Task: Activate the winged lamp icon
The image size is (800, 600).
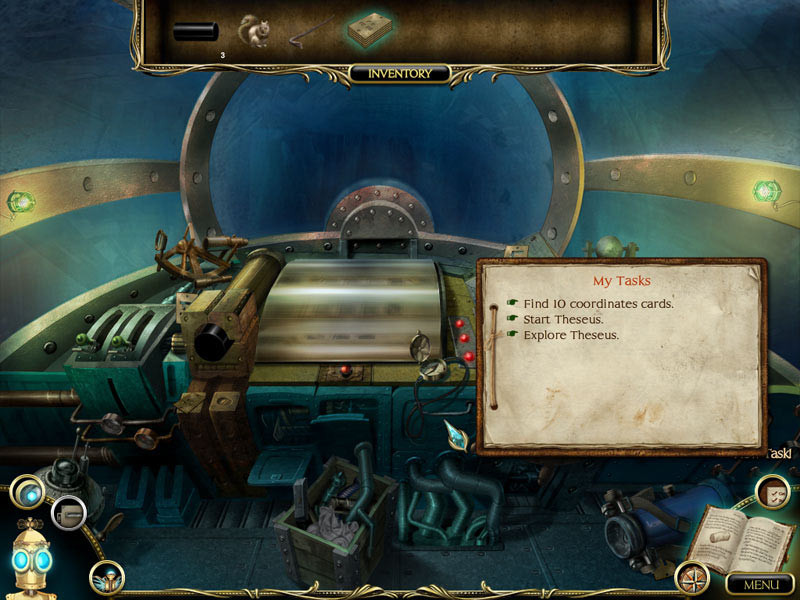Action: pyautogui.click(x=106, y=577)
